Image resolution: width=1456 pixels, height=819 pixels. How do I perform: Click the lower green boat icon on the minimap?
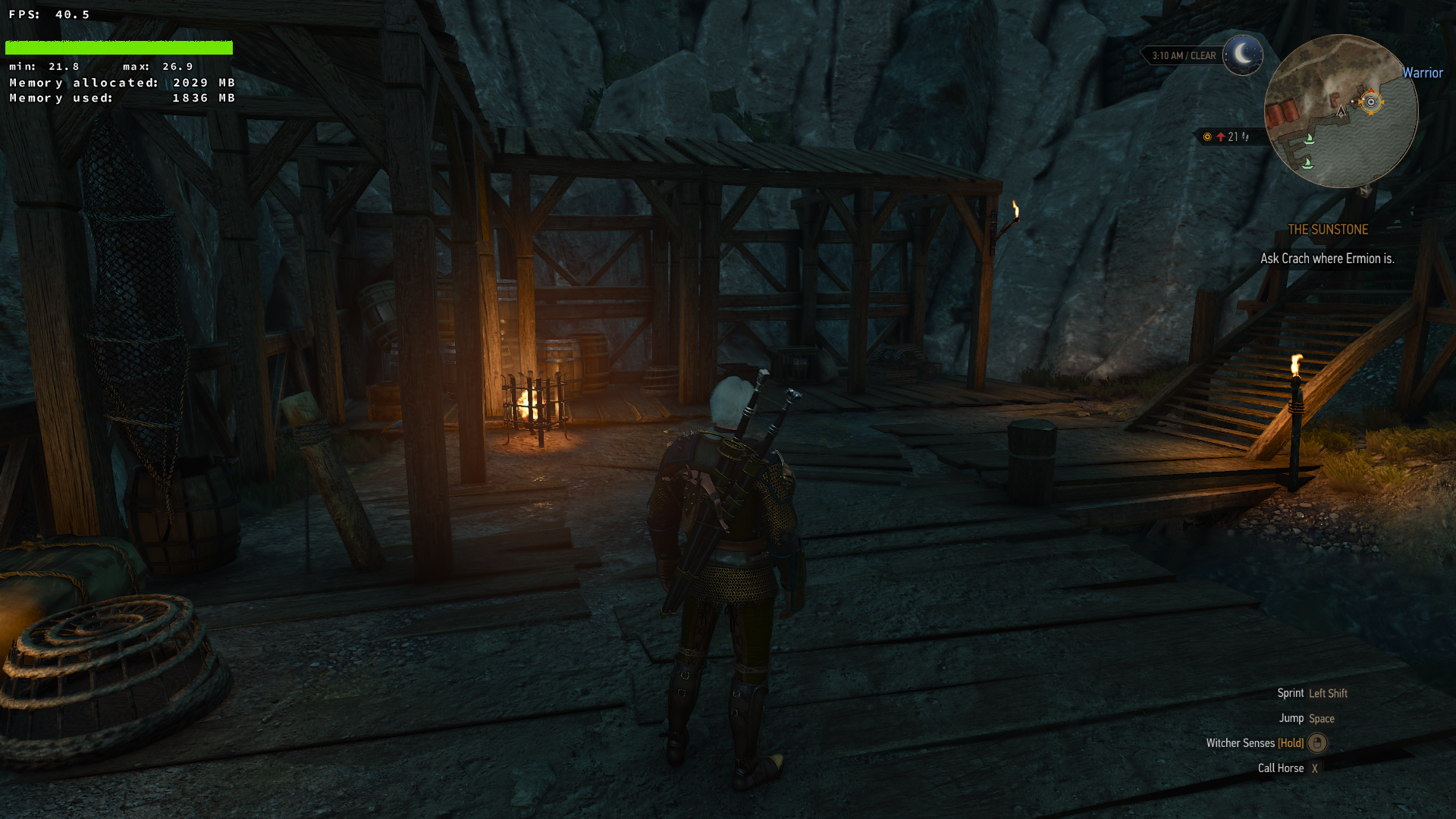1307,163
